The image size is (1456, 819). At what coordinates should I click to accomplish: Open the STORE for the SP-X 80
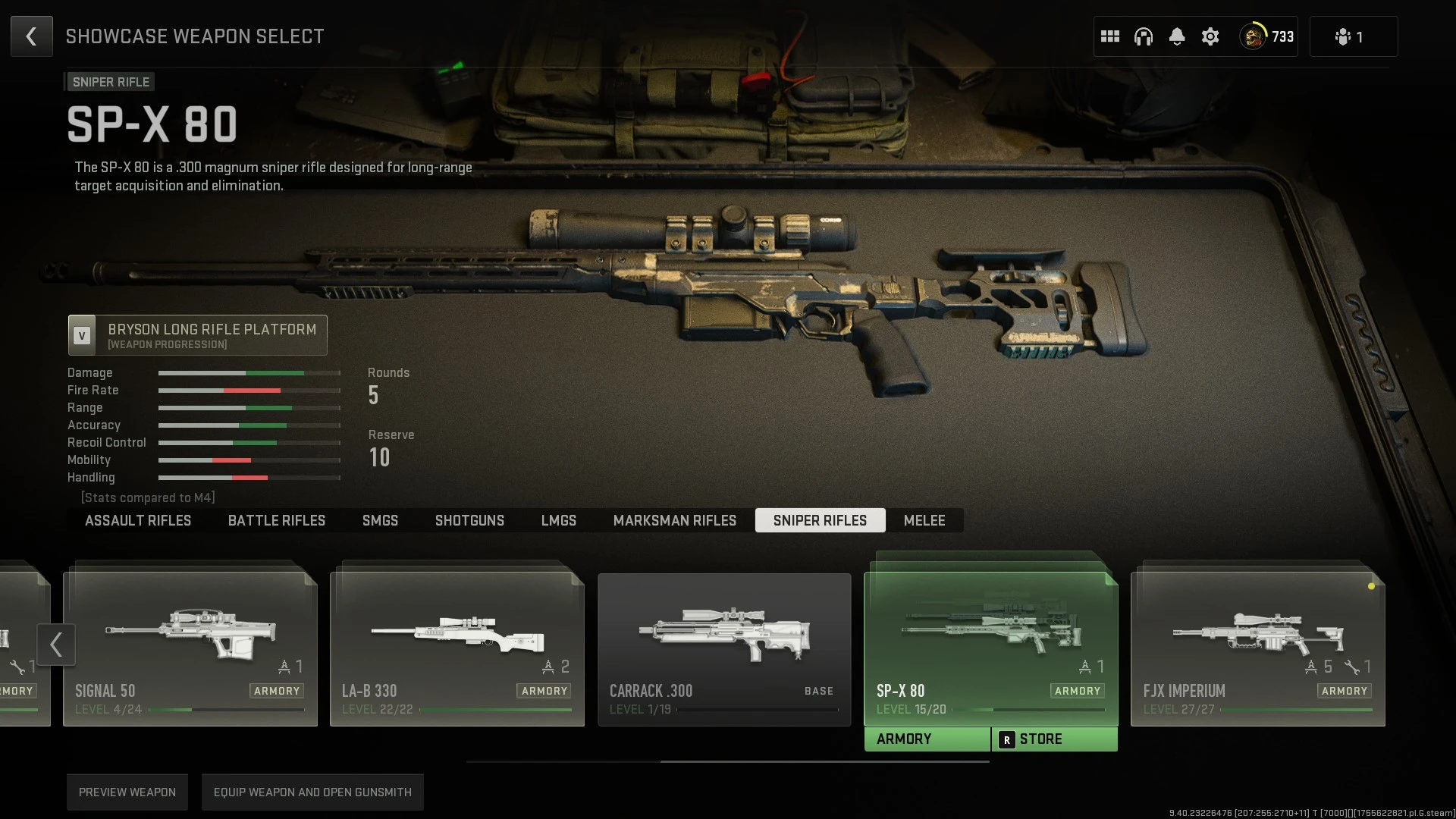pyautogui.click(x=1054, y=738)
